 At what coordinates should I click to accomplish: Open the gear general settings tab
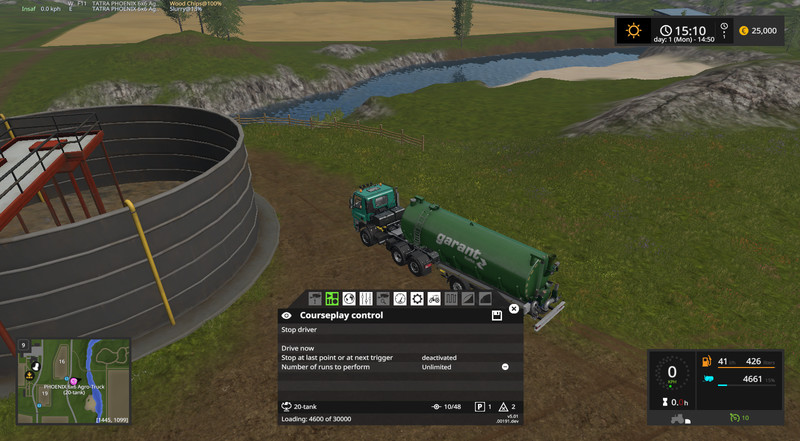pos(417,298)
